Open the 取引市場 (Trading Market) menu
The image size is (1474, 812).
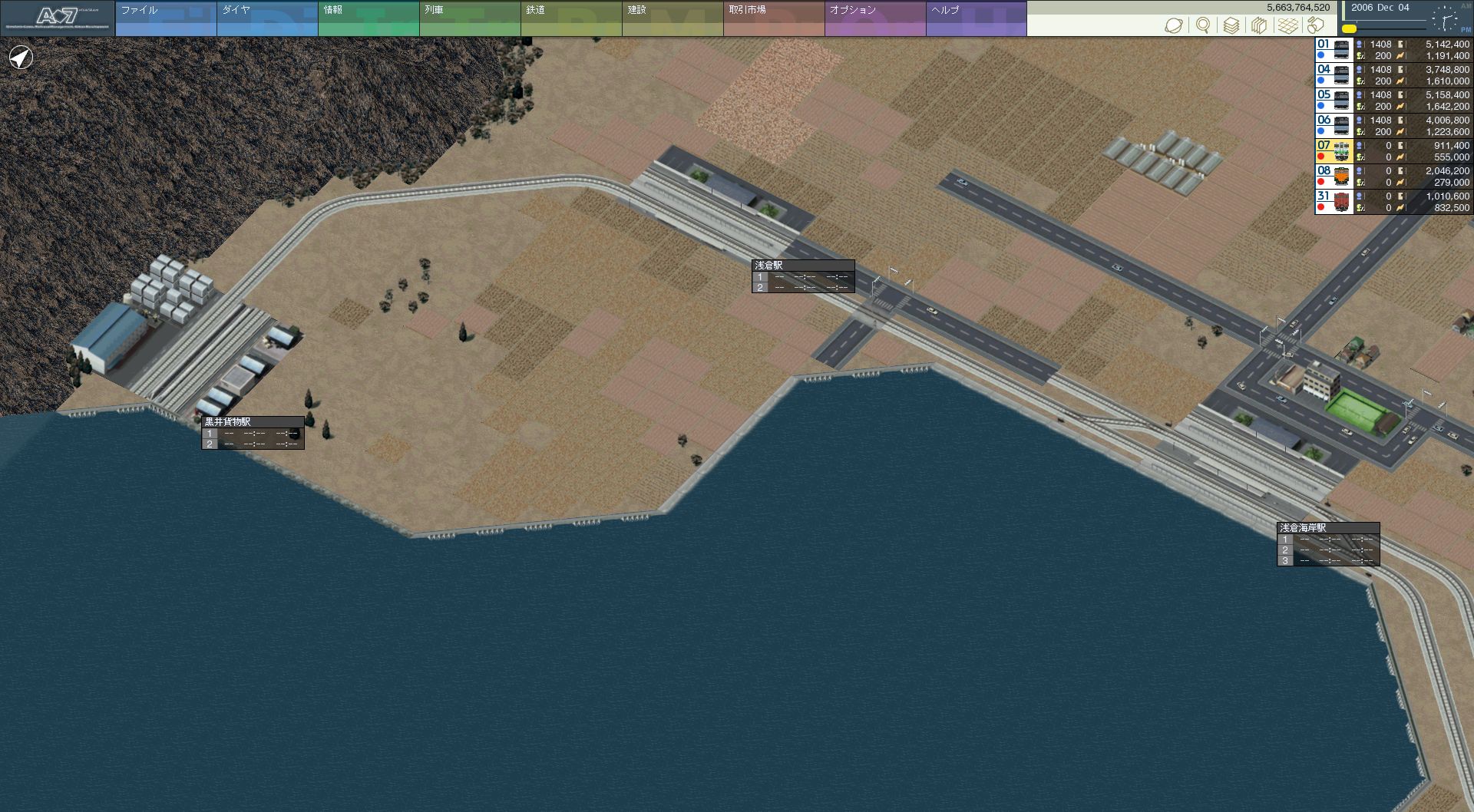(773, 18)
